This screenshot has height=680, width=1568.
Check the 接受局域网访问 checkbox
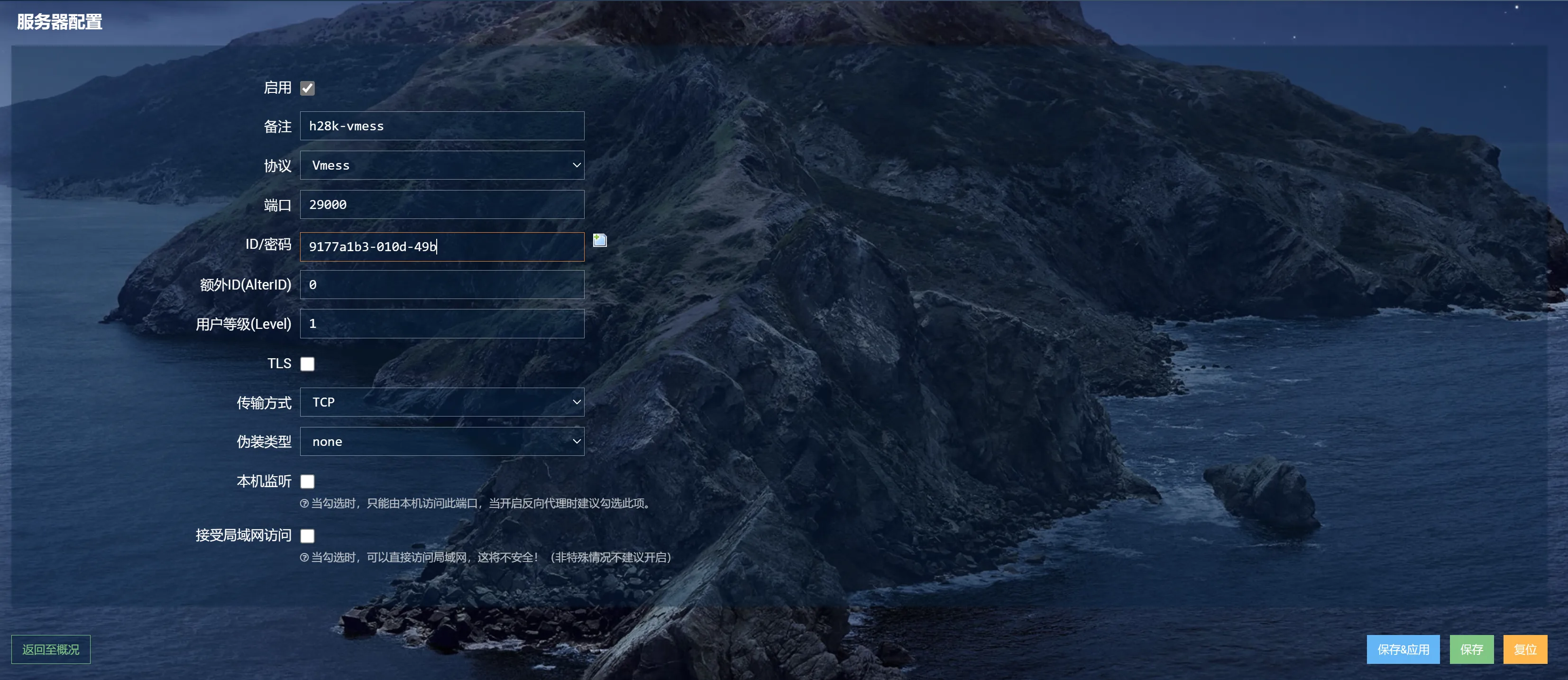click(307, 536)
